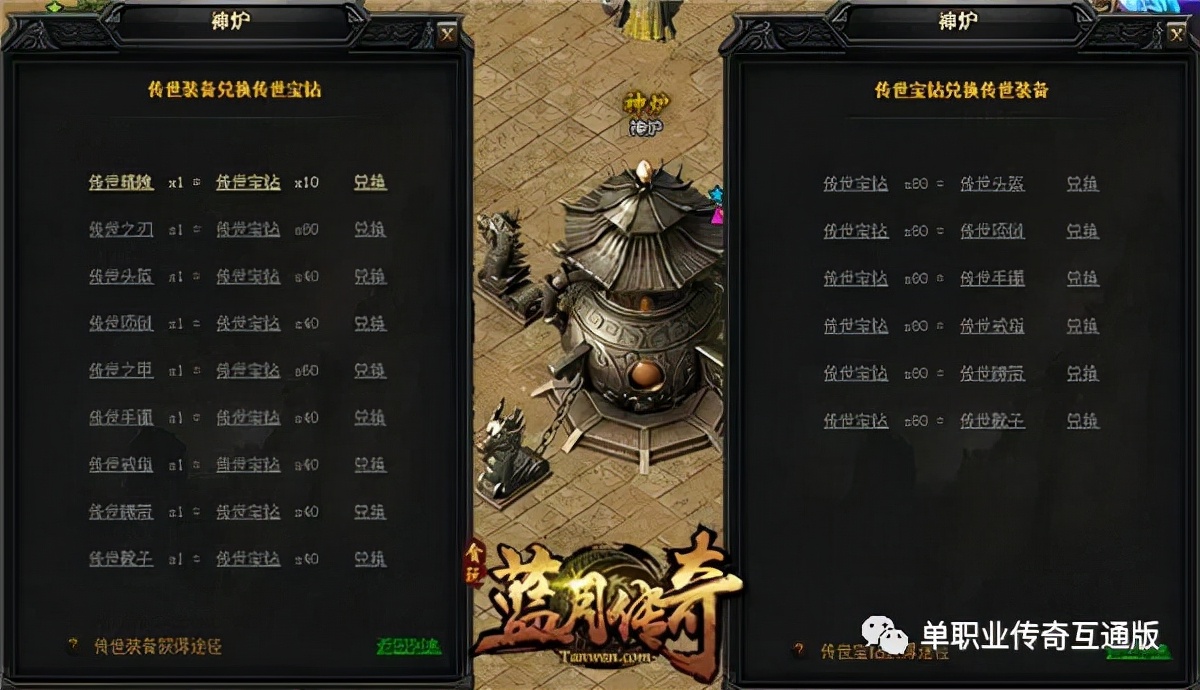1200x690 pixels.
Task: Exchange 传世宝钻 for 传世戒指 in the gems-to-equipment panel
Action: tap(1082, 326)
